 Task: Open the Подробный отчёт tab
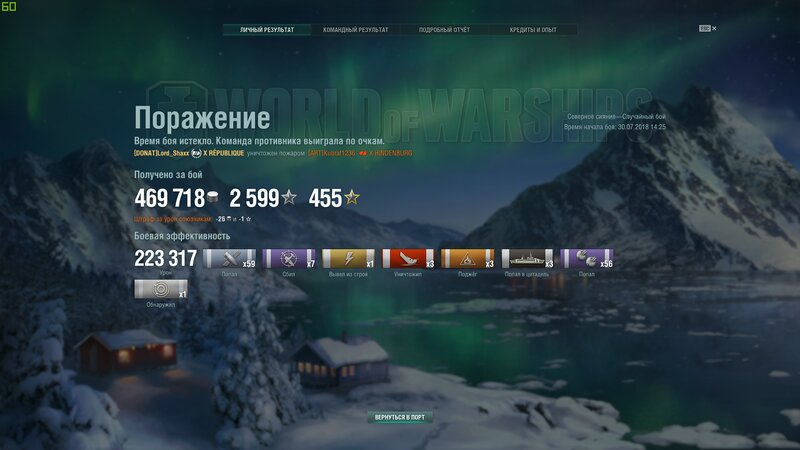coord(444,30)
